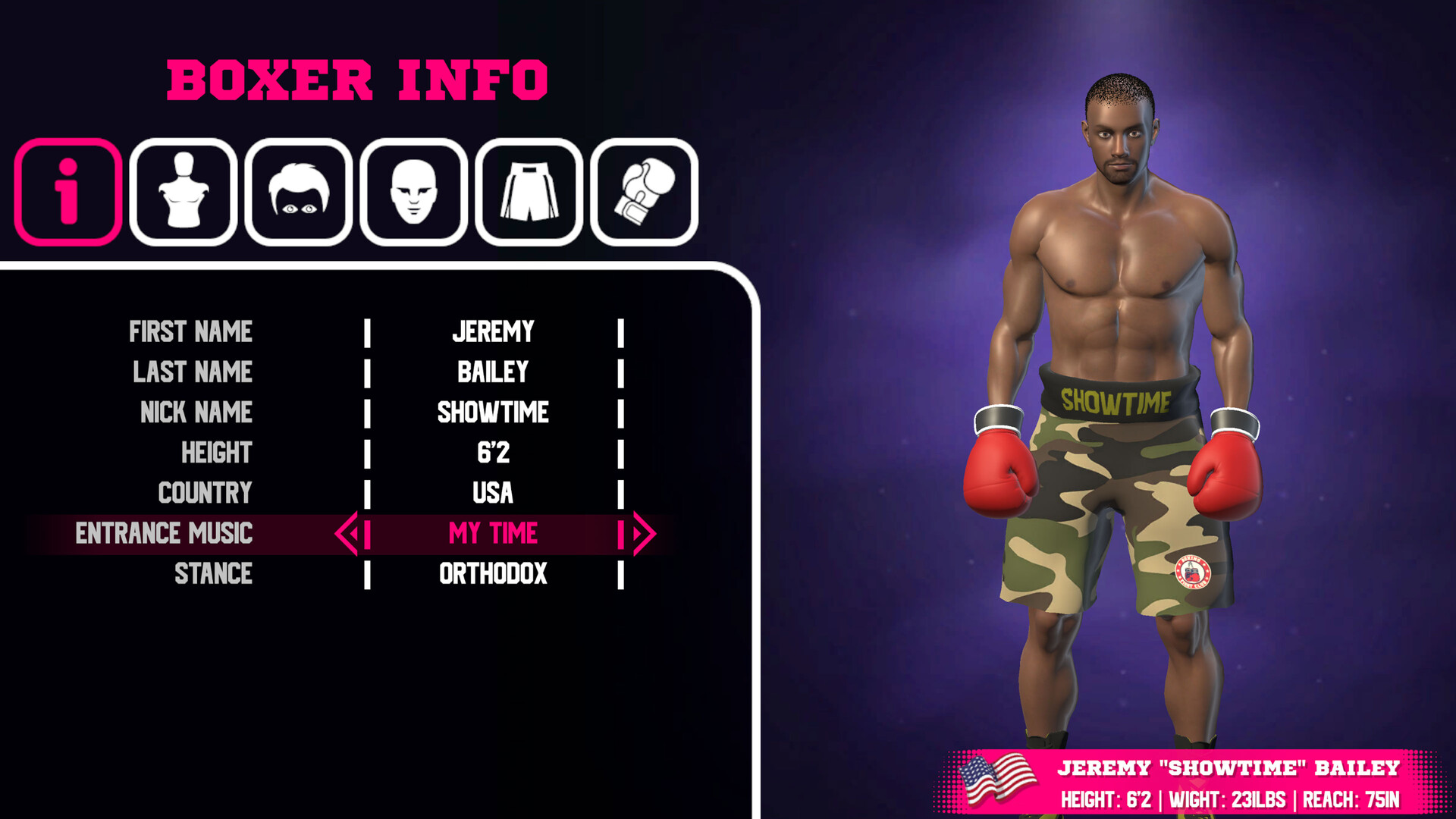Viewport: 1456px width, 819px height.
Task: Change stance from Orthodox
Action: (494, 574)
